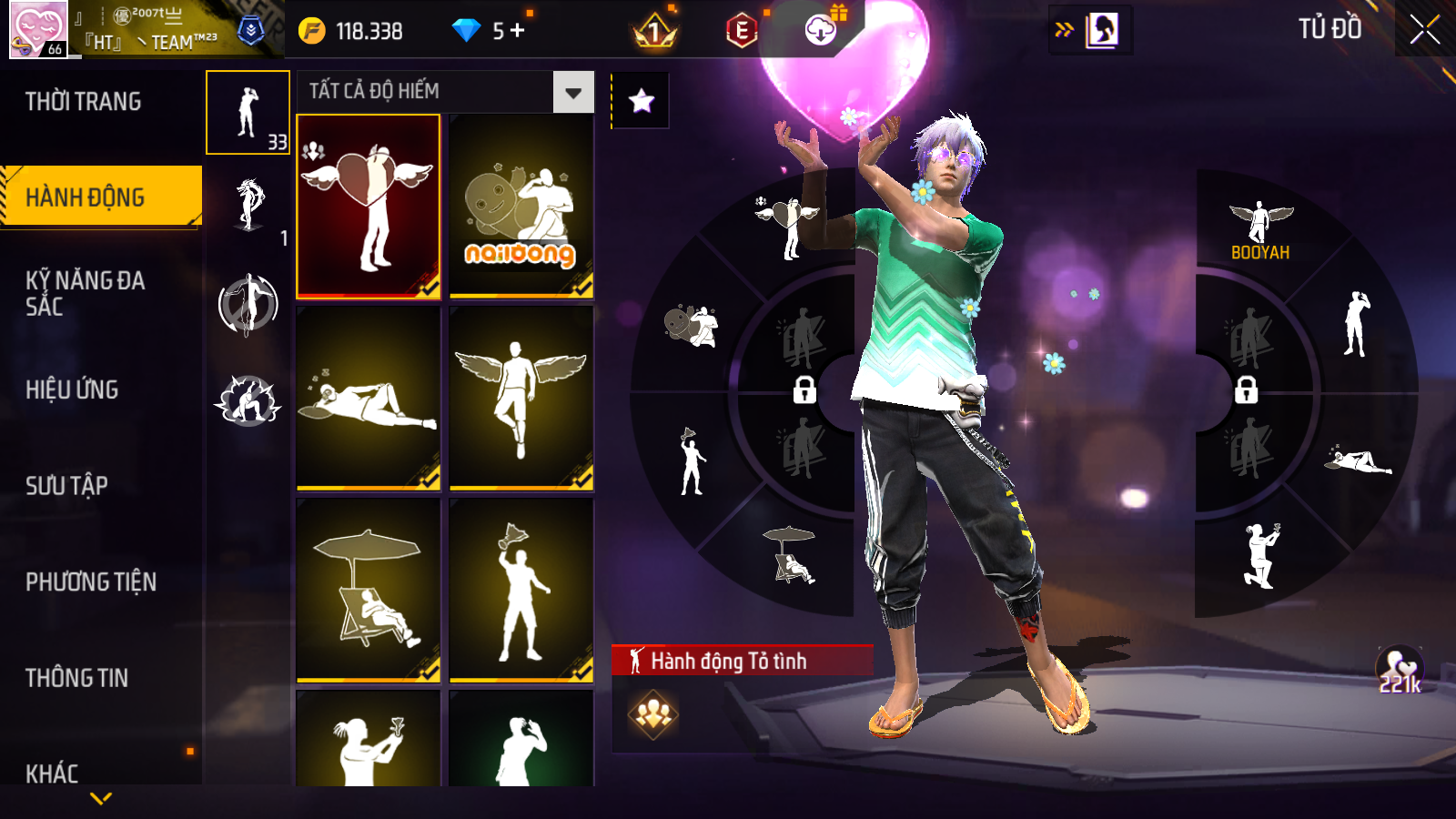The image size is (1456, 819).
Task: Add diamonds with the plus button
Action: [x=518, y=31]
